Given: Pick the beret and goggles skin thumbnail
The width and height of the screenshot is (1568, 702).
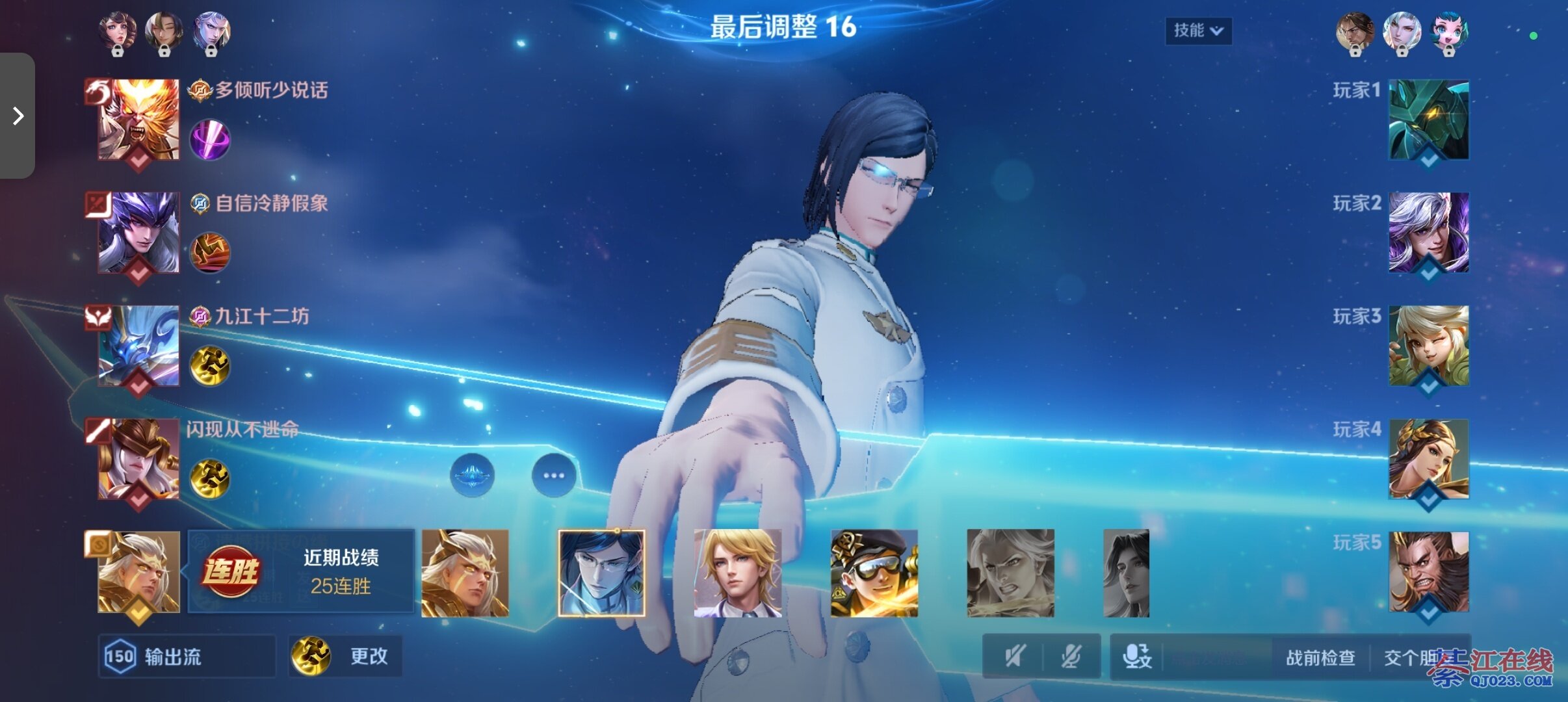Looking at the screenshot, I should tap(874, 573).
